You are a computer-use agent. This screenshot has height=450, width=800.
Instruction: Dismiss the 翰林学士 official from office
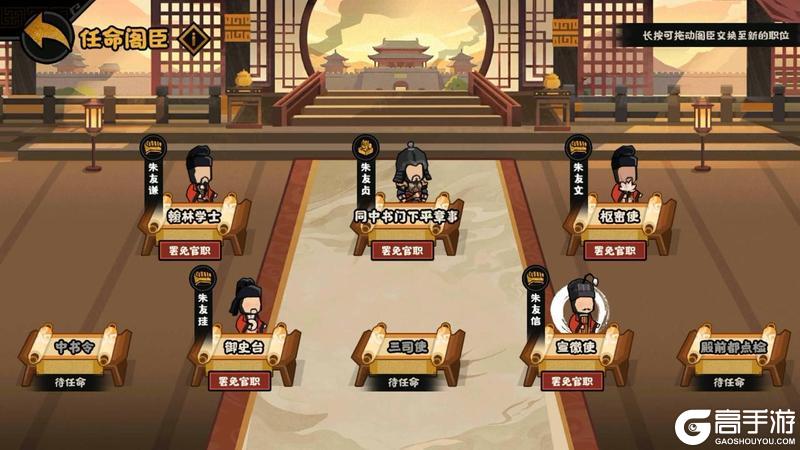189,250
